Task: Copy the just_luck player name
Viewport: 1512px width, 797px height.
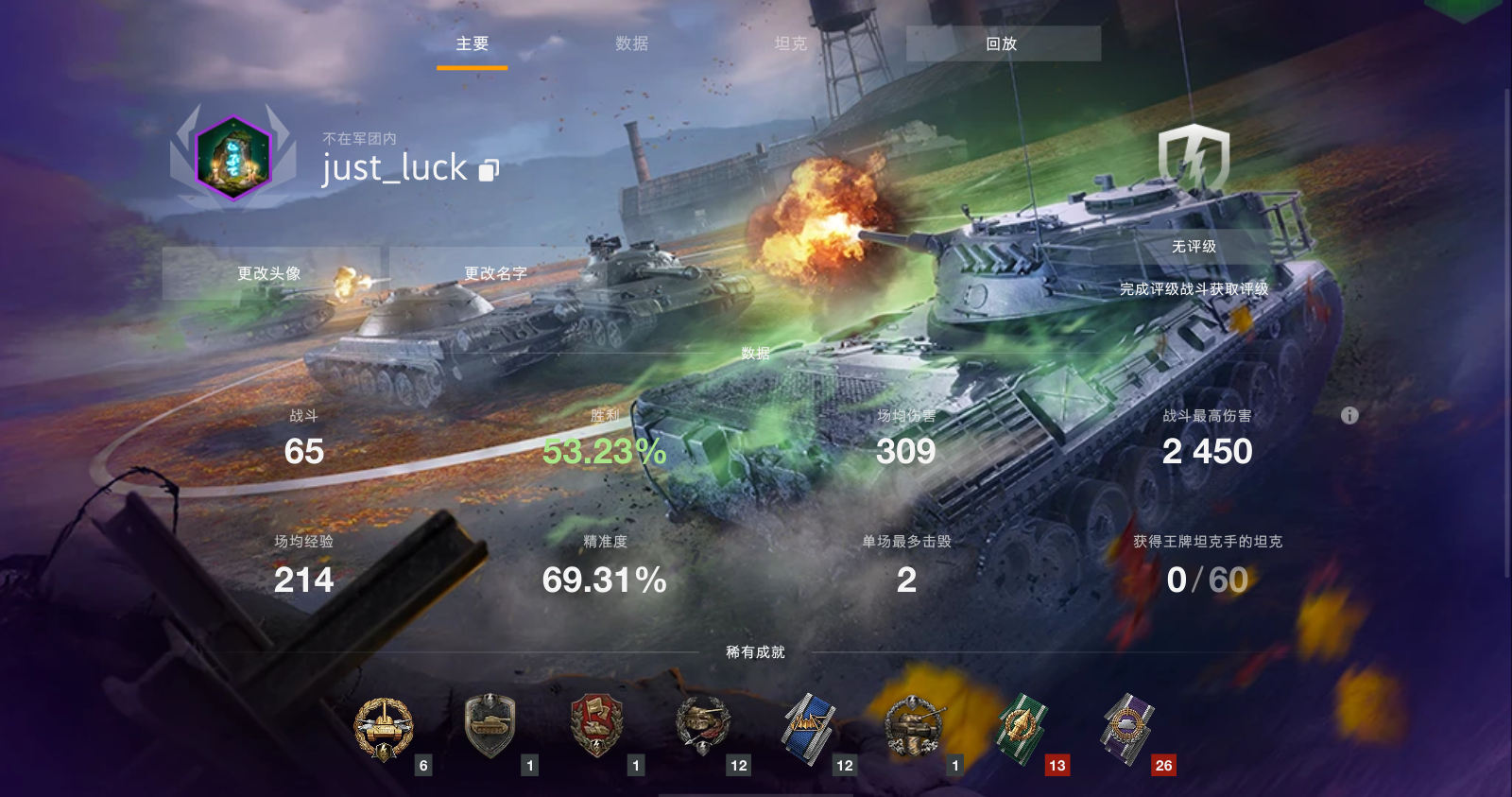Action: point(489,170)
